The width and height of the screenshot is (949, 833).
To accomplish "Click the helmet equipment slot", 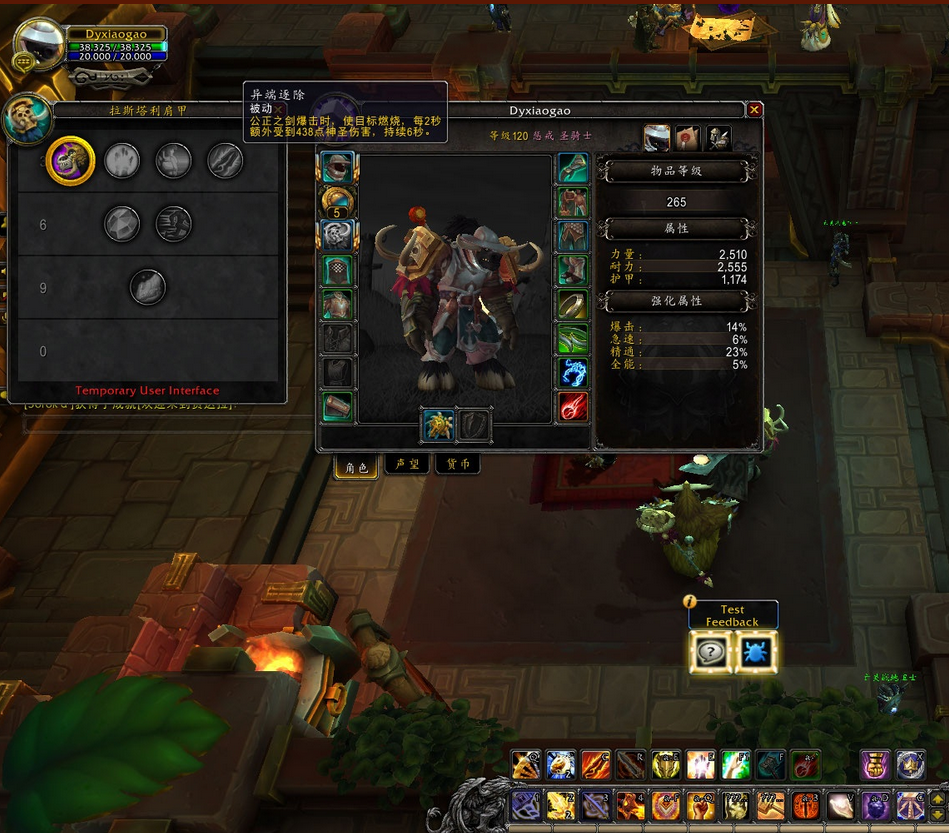I will click(339, 169).
